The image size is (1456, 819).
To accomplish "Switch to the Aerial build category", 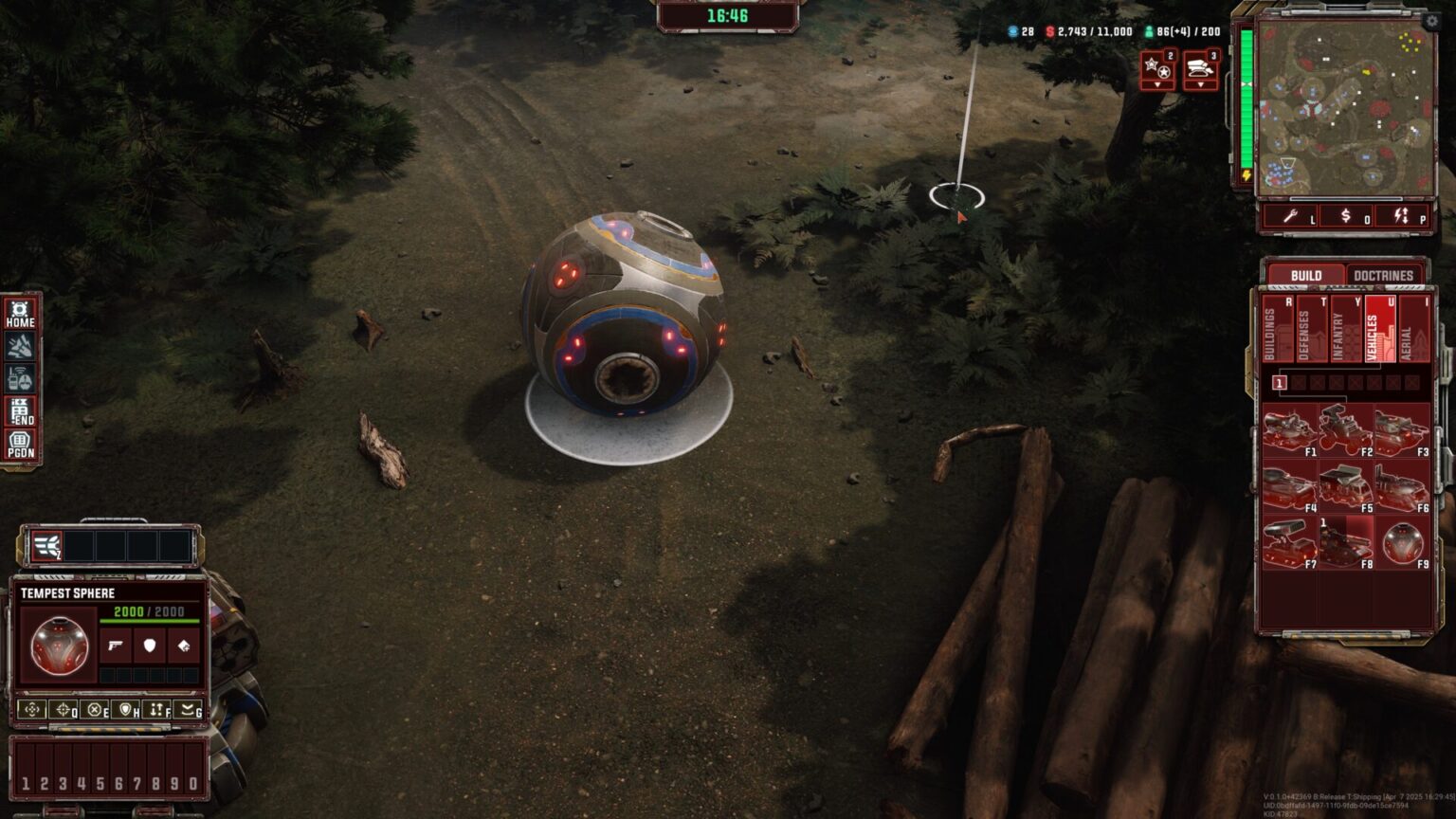I will (1413, 330).
